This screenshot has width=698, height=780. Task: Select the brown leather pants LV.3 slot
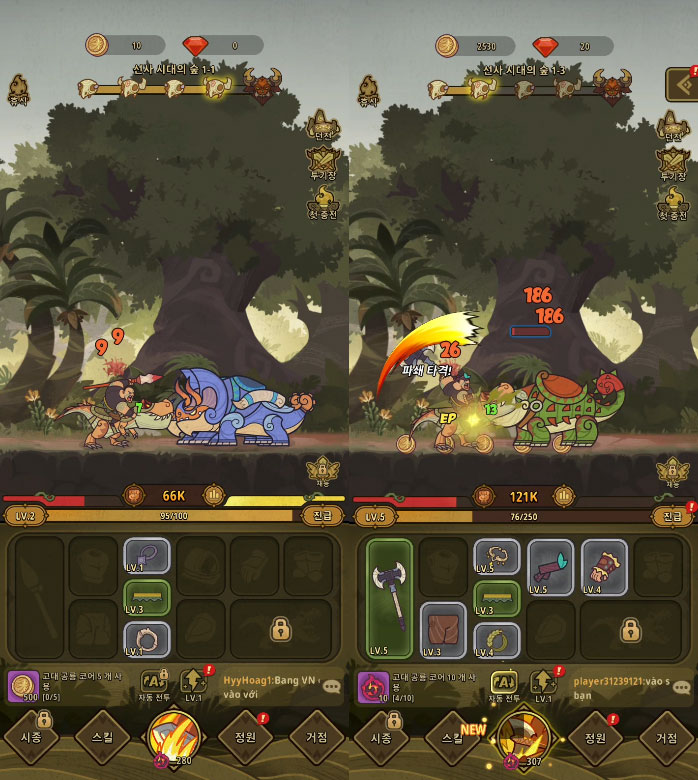443,630
